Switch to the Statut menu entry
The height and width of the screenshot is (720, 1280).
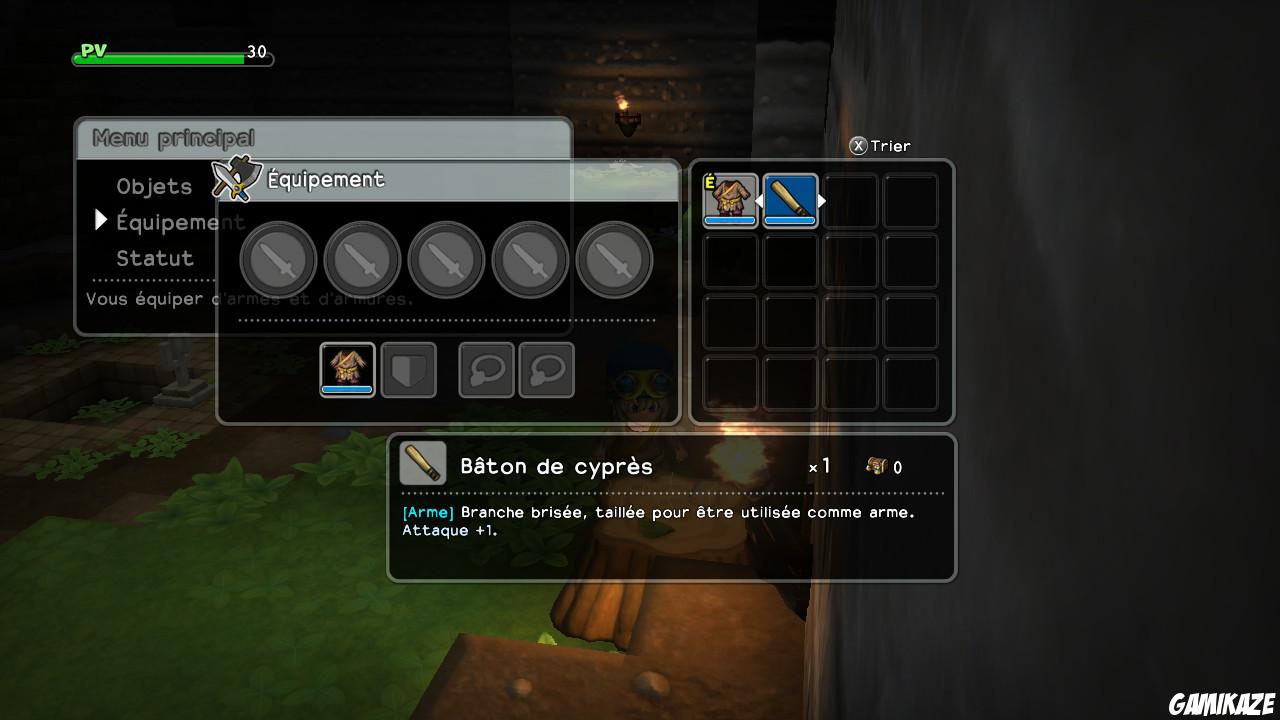pos(155,257)
